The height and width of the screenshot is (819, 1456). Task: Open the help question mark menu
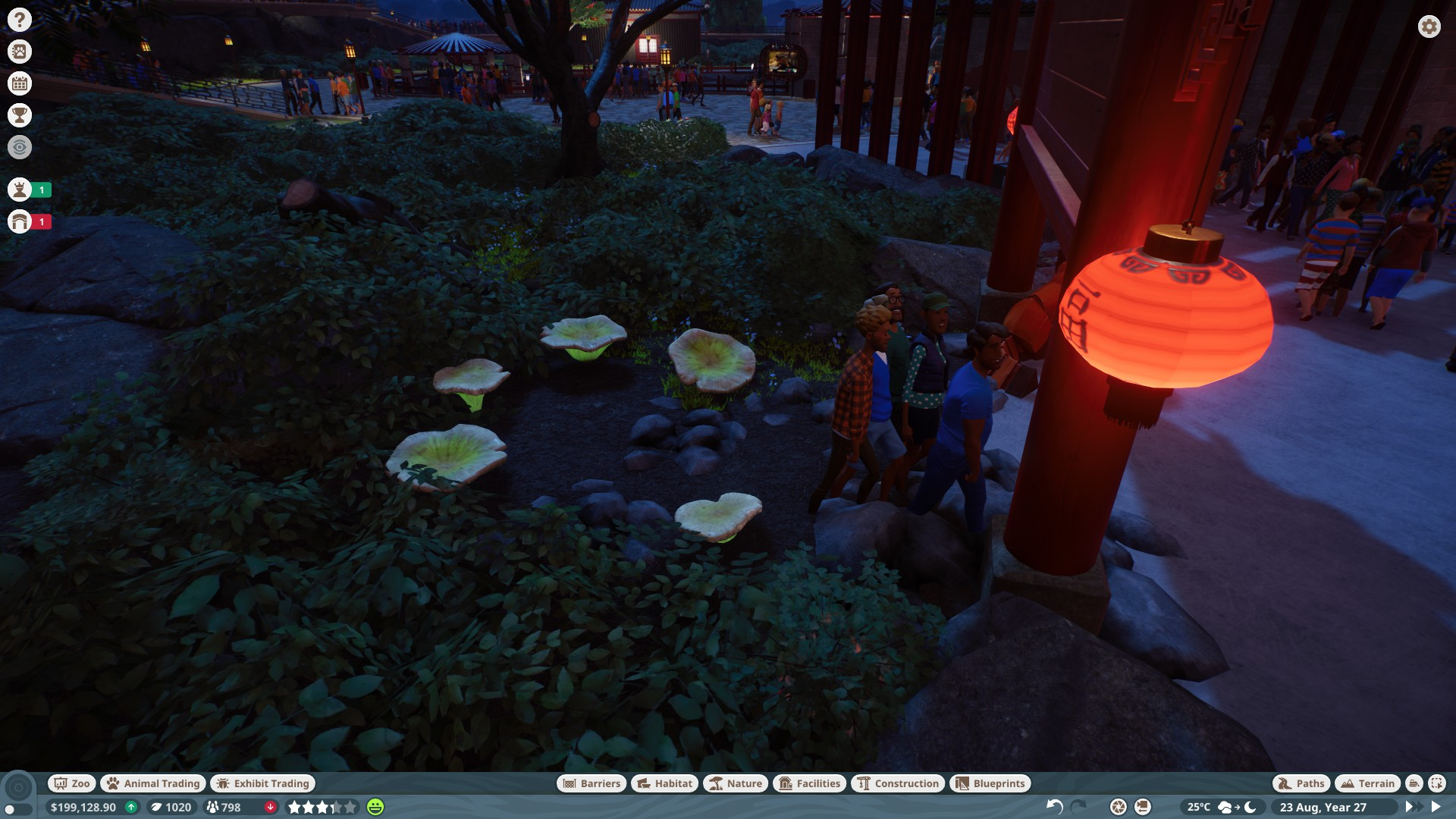click(20, 20)
